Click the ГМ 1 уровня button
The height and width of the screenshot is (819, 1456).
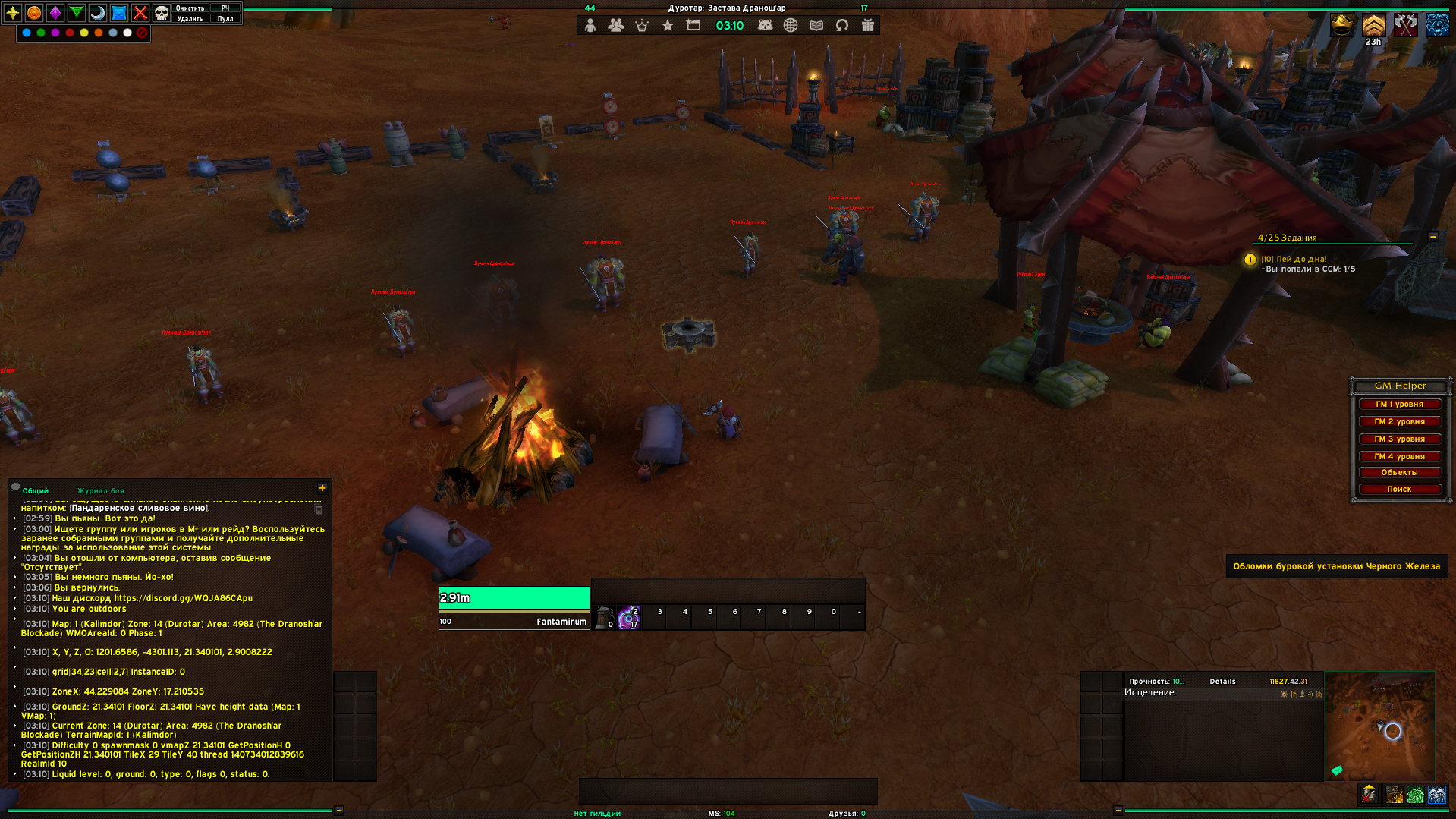(1399, 405)
